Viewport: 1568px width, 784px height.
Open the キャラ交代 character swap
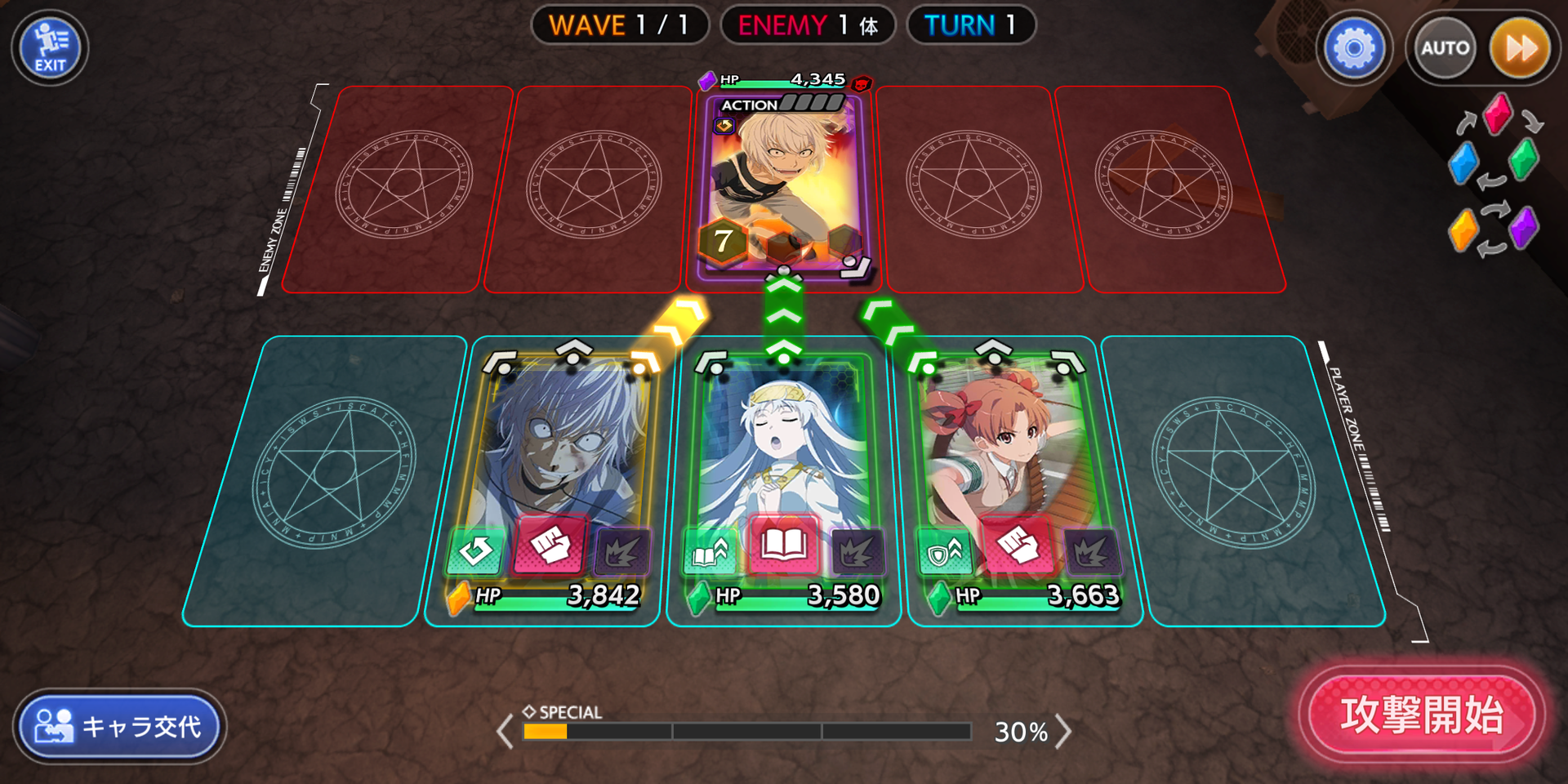tap(120, 726)
